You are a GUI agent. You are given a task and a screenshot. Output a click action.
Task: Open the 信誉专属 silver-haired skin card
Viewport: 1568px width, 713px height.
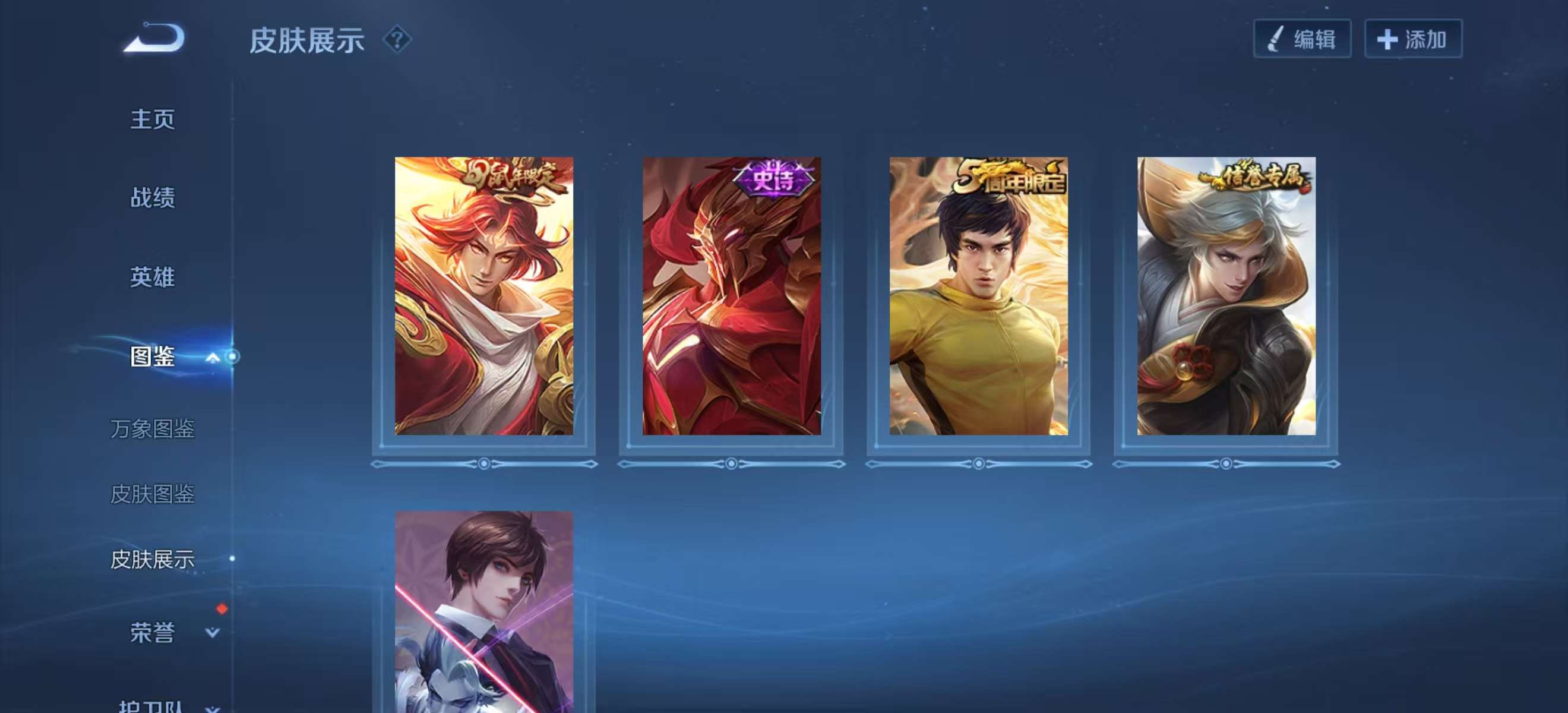pyautogui.click(x=1226, y=296)
